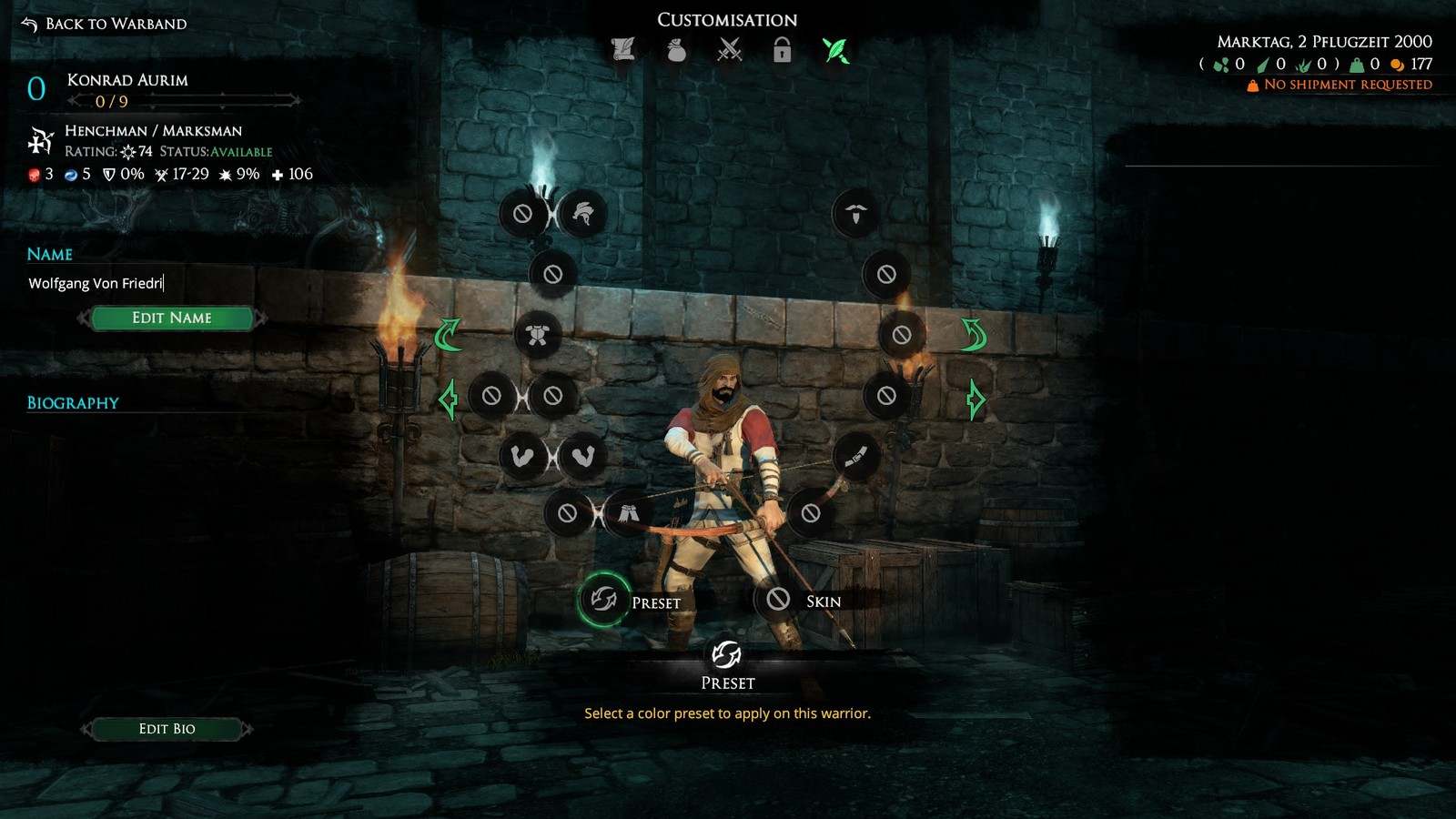Click the Edit Name button
Viewport: 1456px width, 819px height.
click(x=171, y=318)
